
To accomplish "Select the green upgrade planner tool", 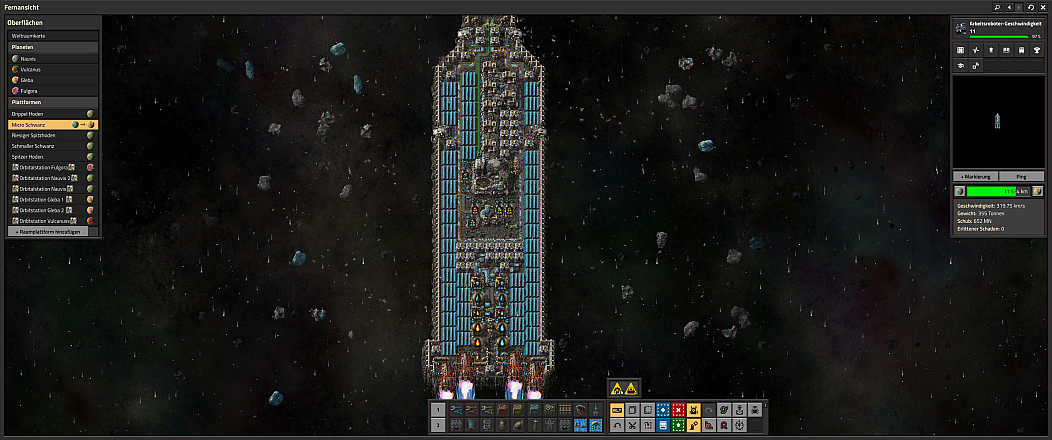I will click(x=678, y=425).
